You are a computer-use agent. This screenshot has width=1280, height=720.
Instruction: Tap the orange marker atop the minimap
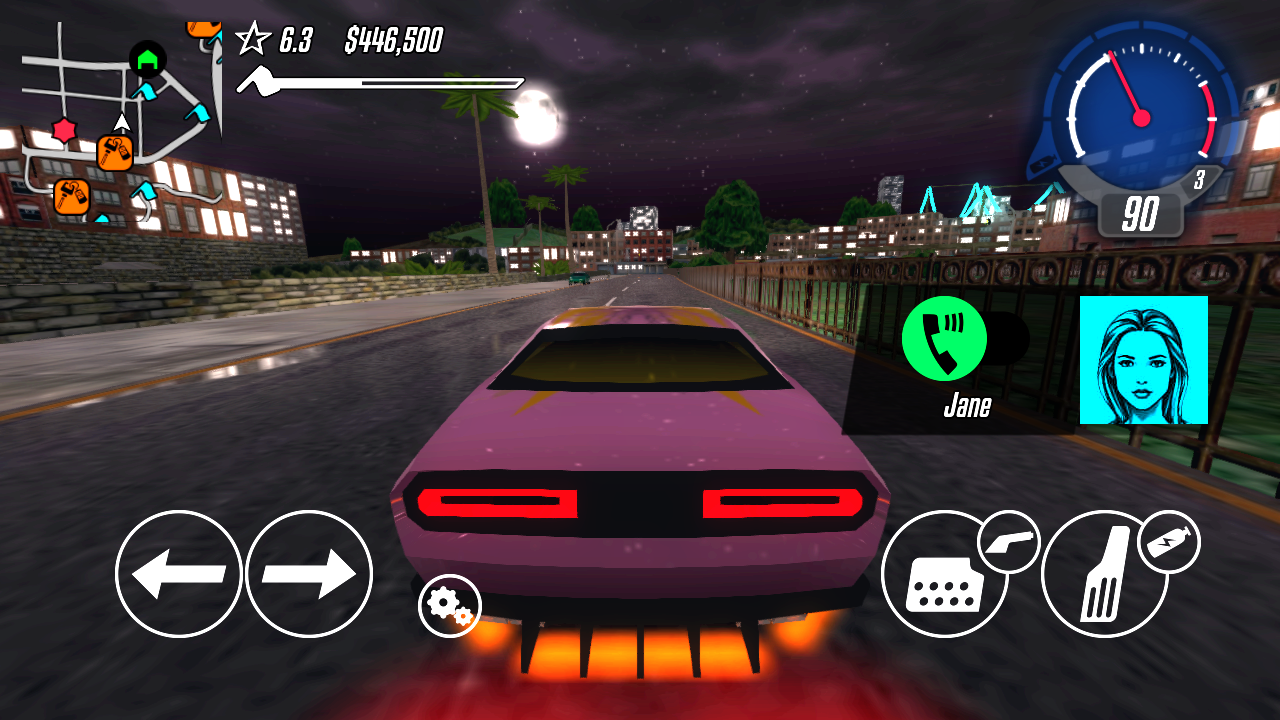tap(204, 27)
